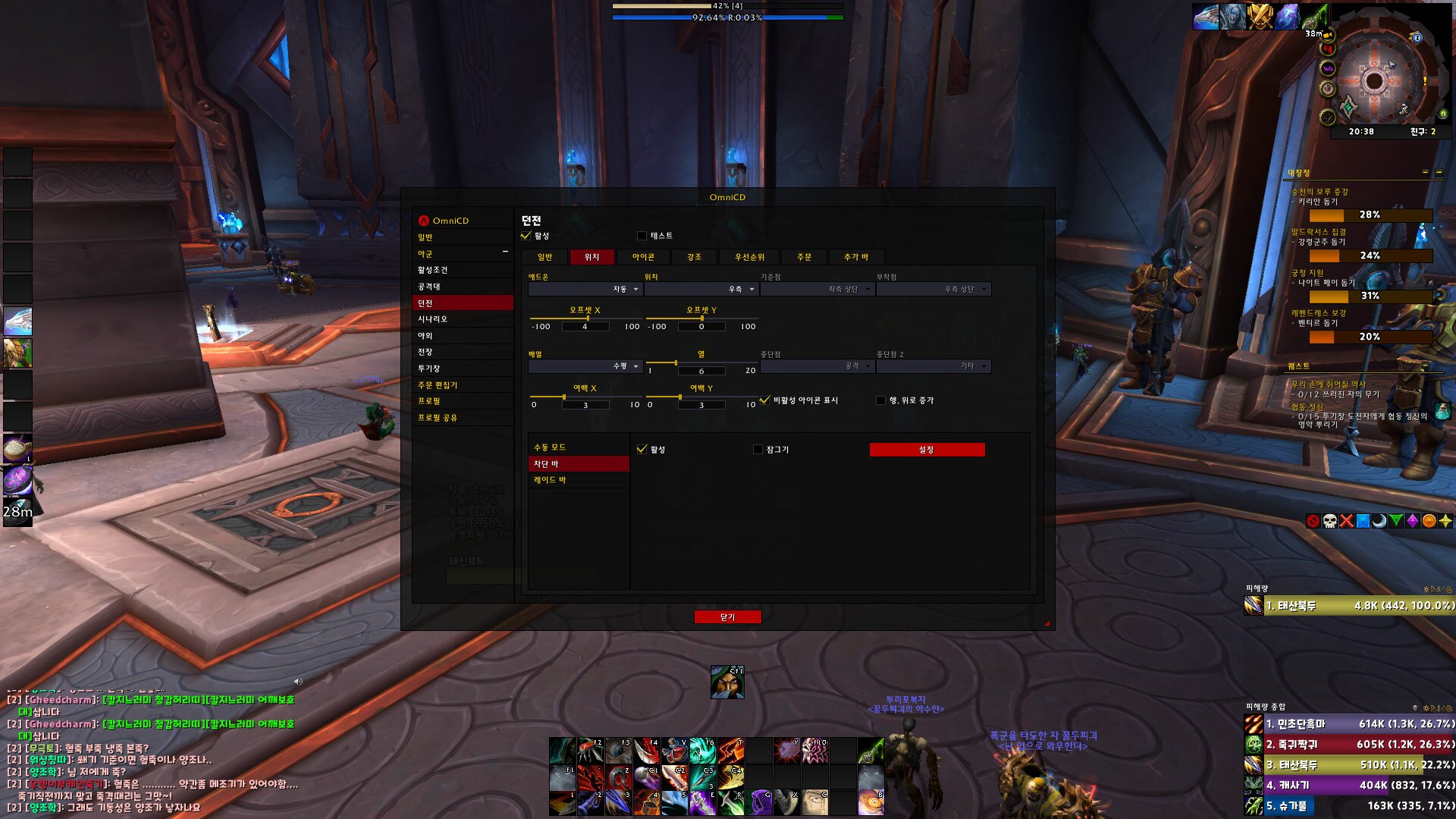Click the red 설정 button
1456x819 pixels.
(x=927, y=450)
